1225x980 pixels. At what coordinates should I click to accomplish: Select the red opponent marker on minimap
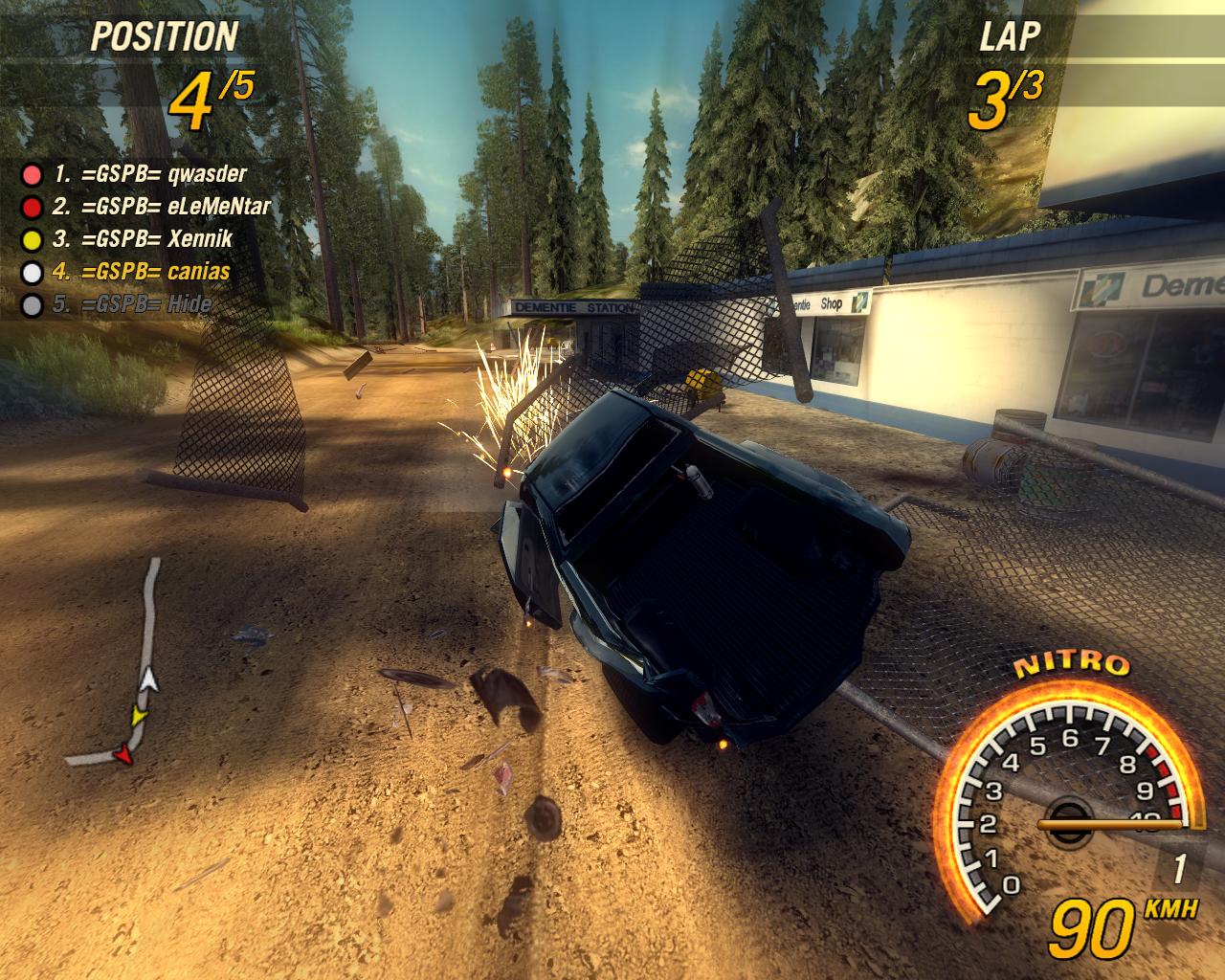[x=122, y=756]
